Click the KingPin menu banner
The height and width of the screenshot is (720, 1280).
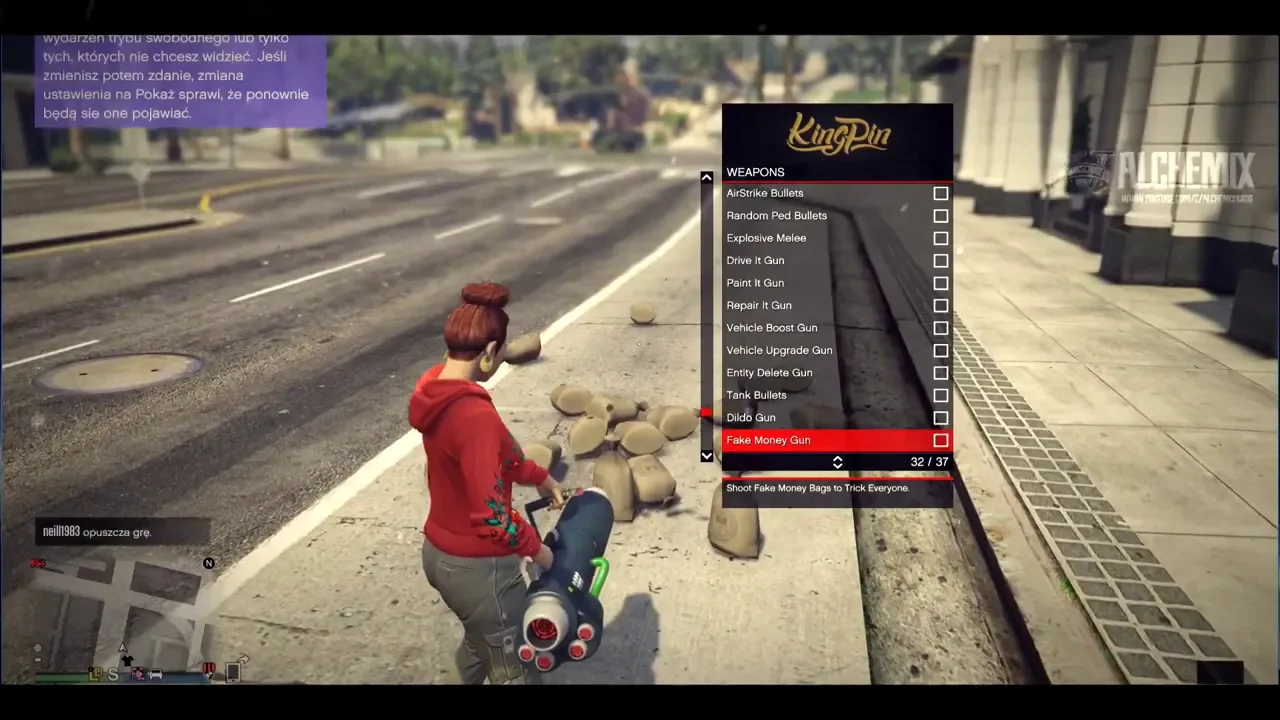pyautogui.click(x=837, y=134)
